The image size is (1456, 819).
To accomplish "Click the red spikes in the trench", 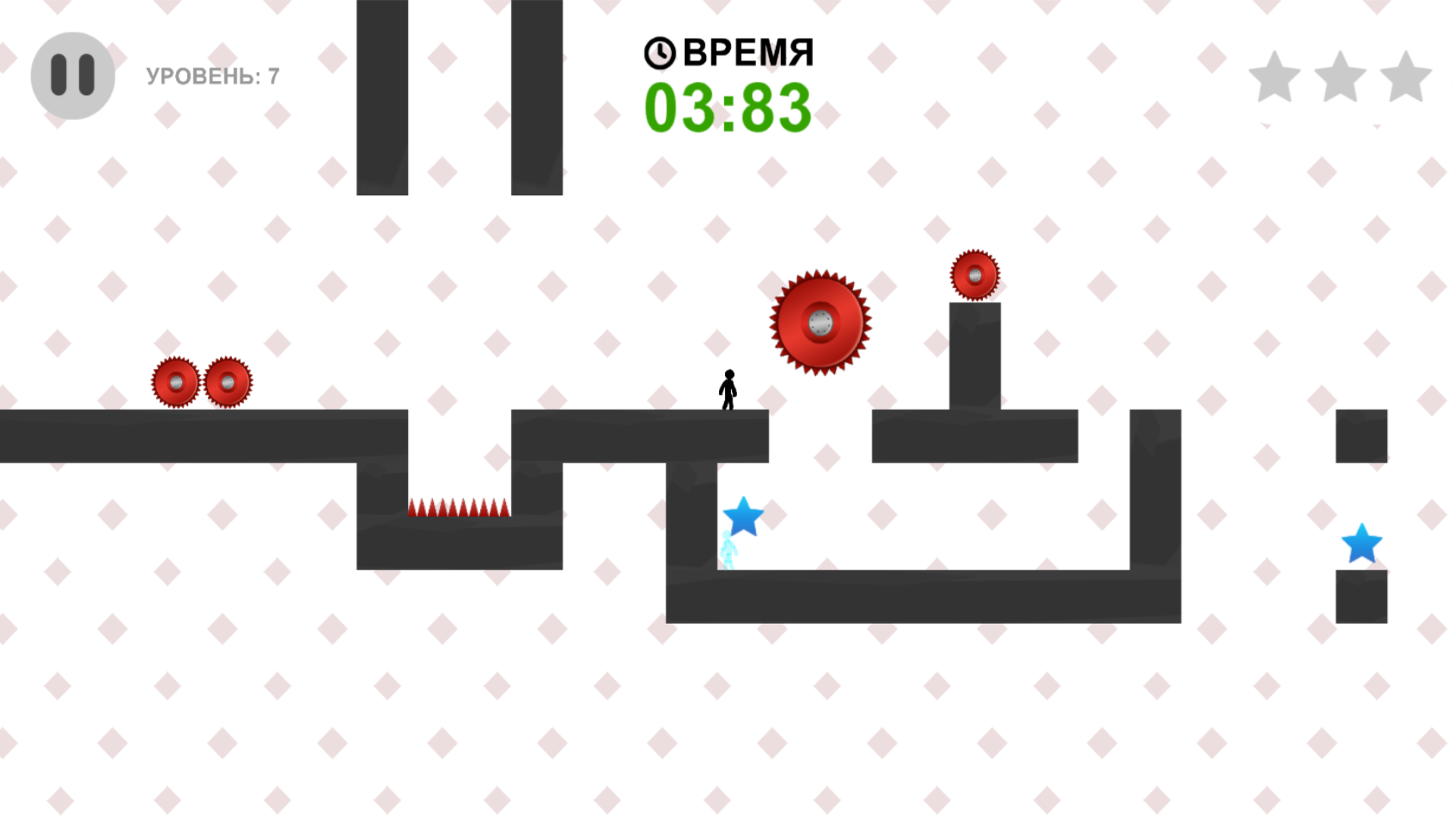I will tap(457, 507).
